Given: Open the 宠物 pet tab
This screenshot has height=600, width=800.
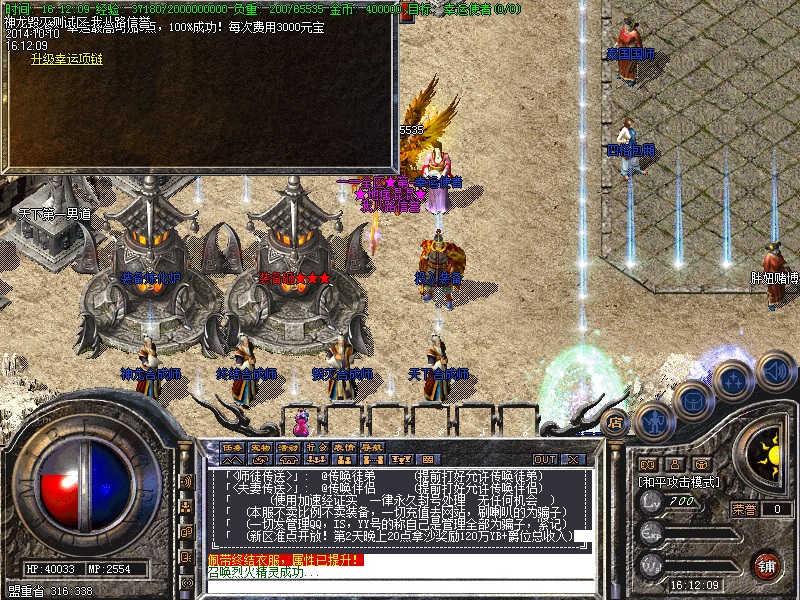Looking at the screenshot, I should pyautogui.click(x=261, y=447).
